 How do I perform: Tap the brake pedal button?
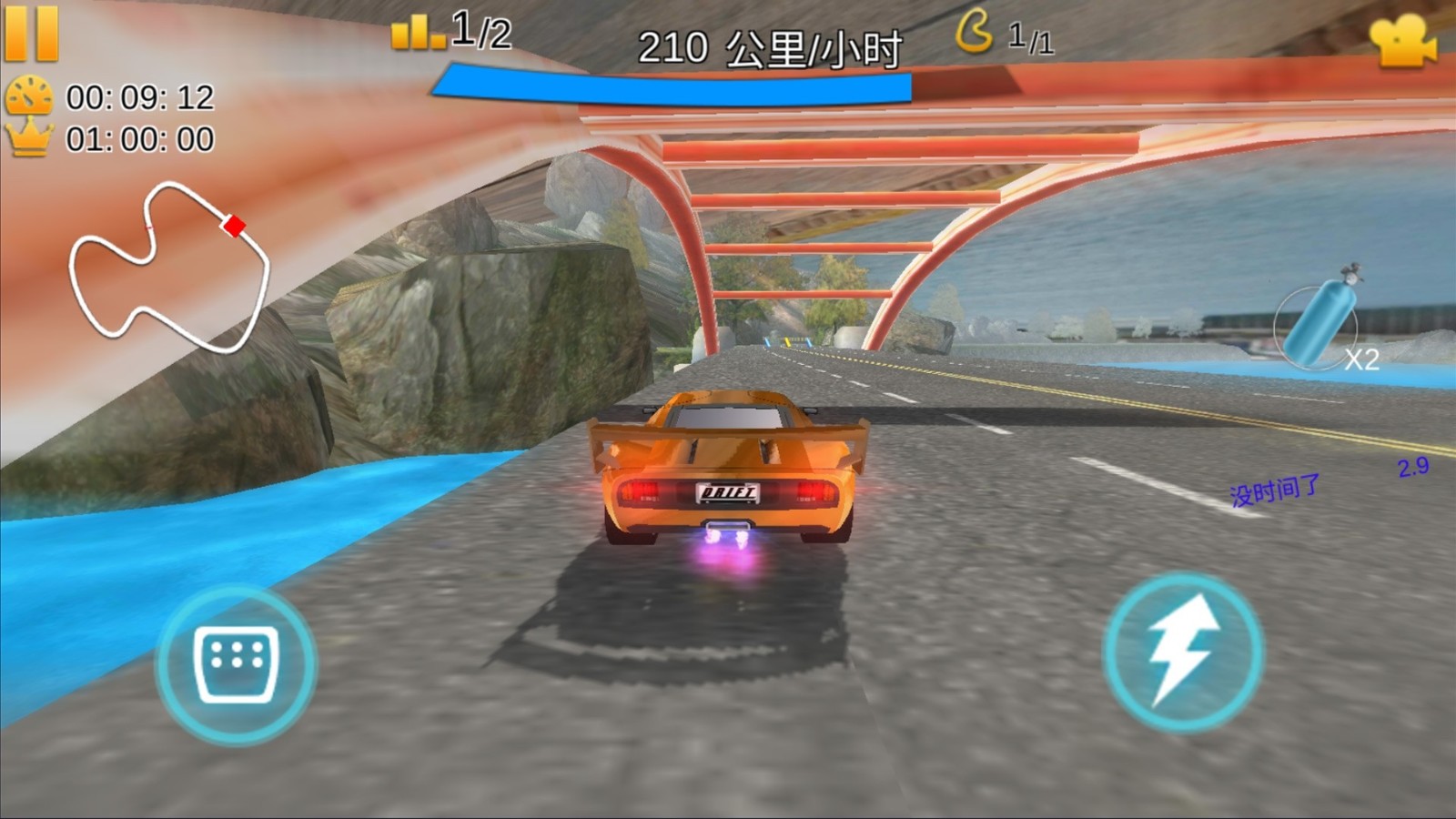point(237,664)
